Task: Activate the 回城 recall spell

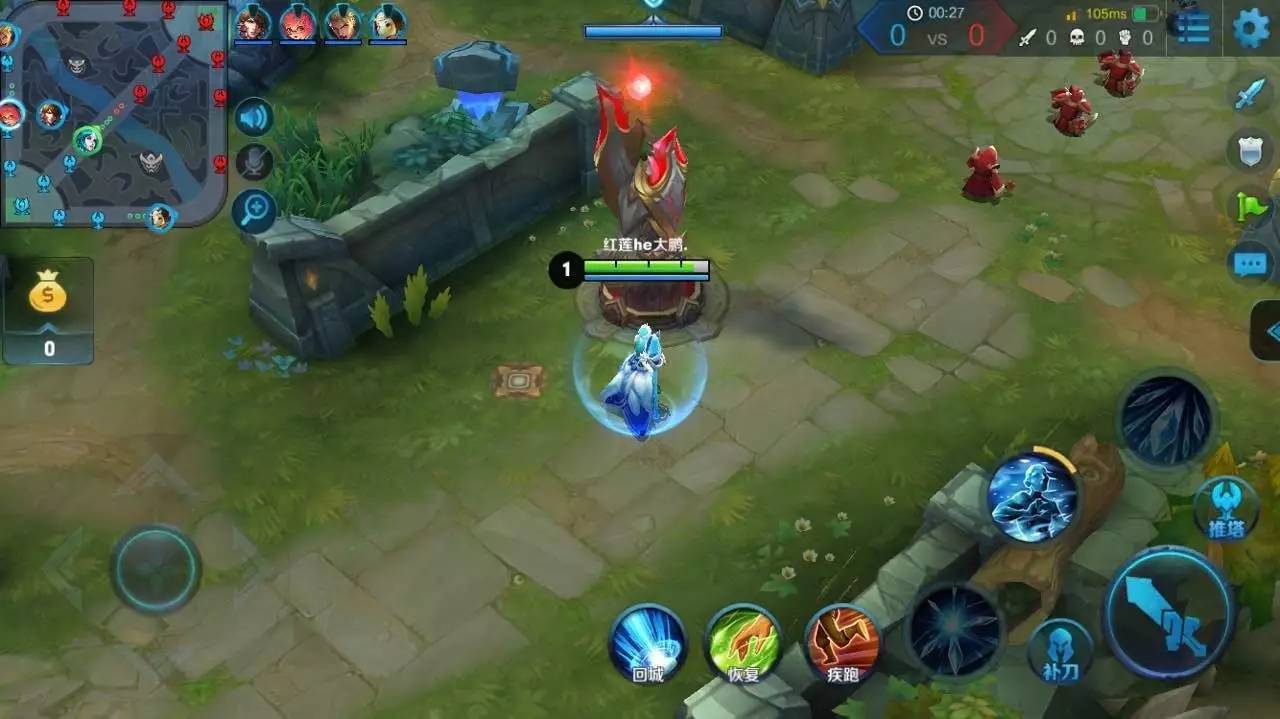Action: (647, 642)
